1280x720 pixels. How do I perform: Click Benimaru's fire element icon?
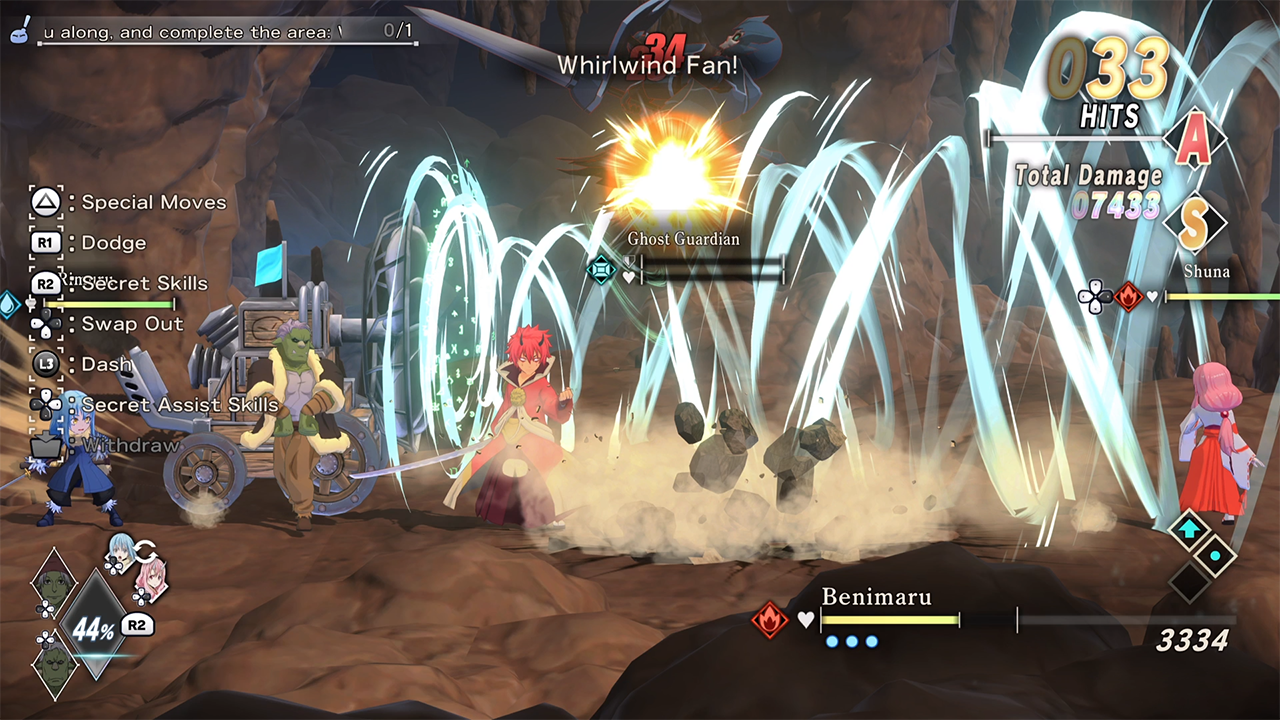[x=770, y=620]
